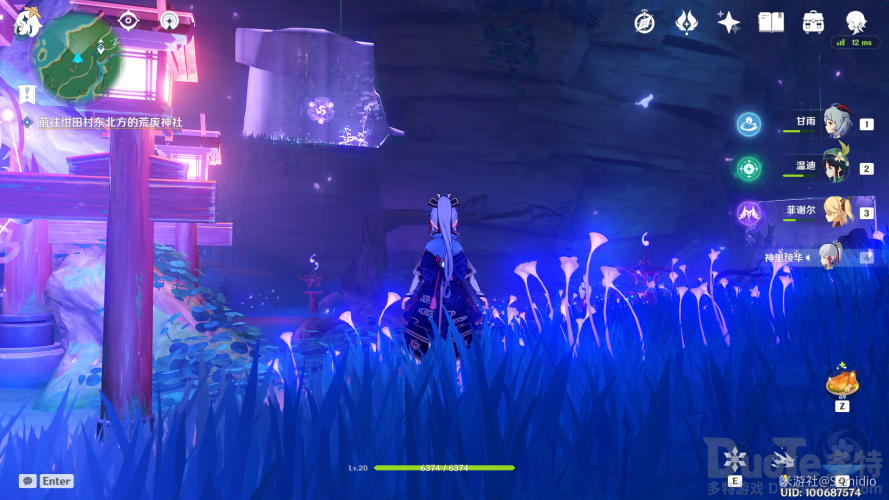
Task: Open the compass events icon
Action: tap(645, 22)
